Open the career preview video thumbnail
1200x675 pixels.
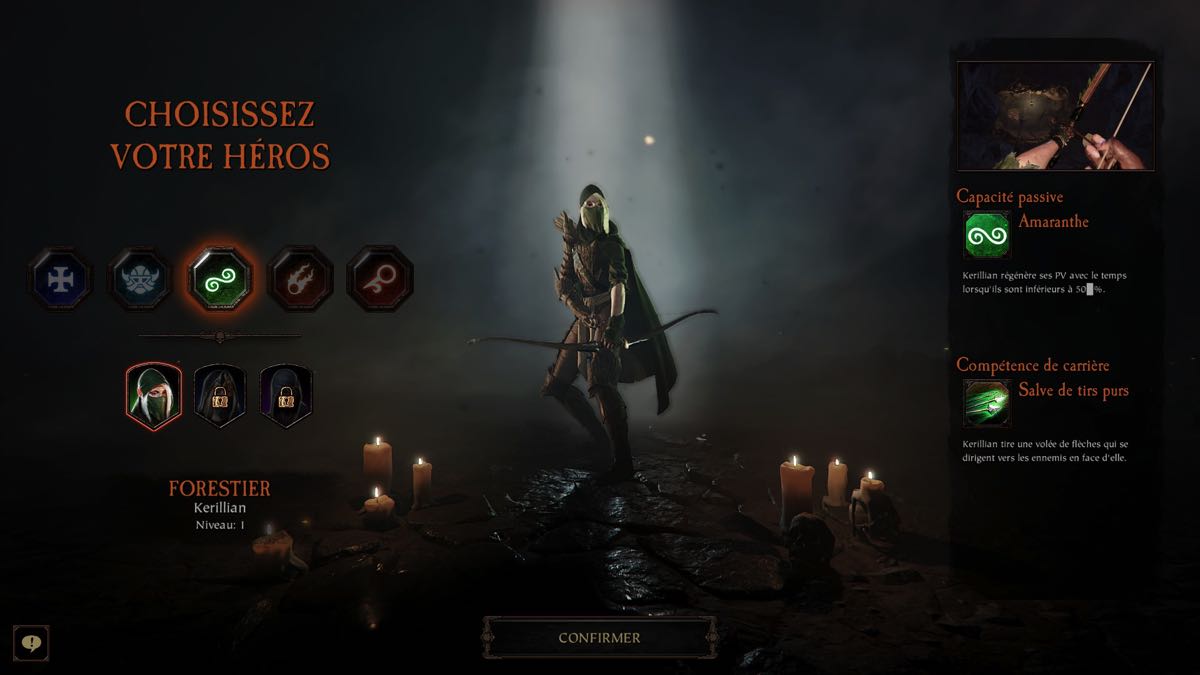pyautogui.click(x=1055, y=116)
